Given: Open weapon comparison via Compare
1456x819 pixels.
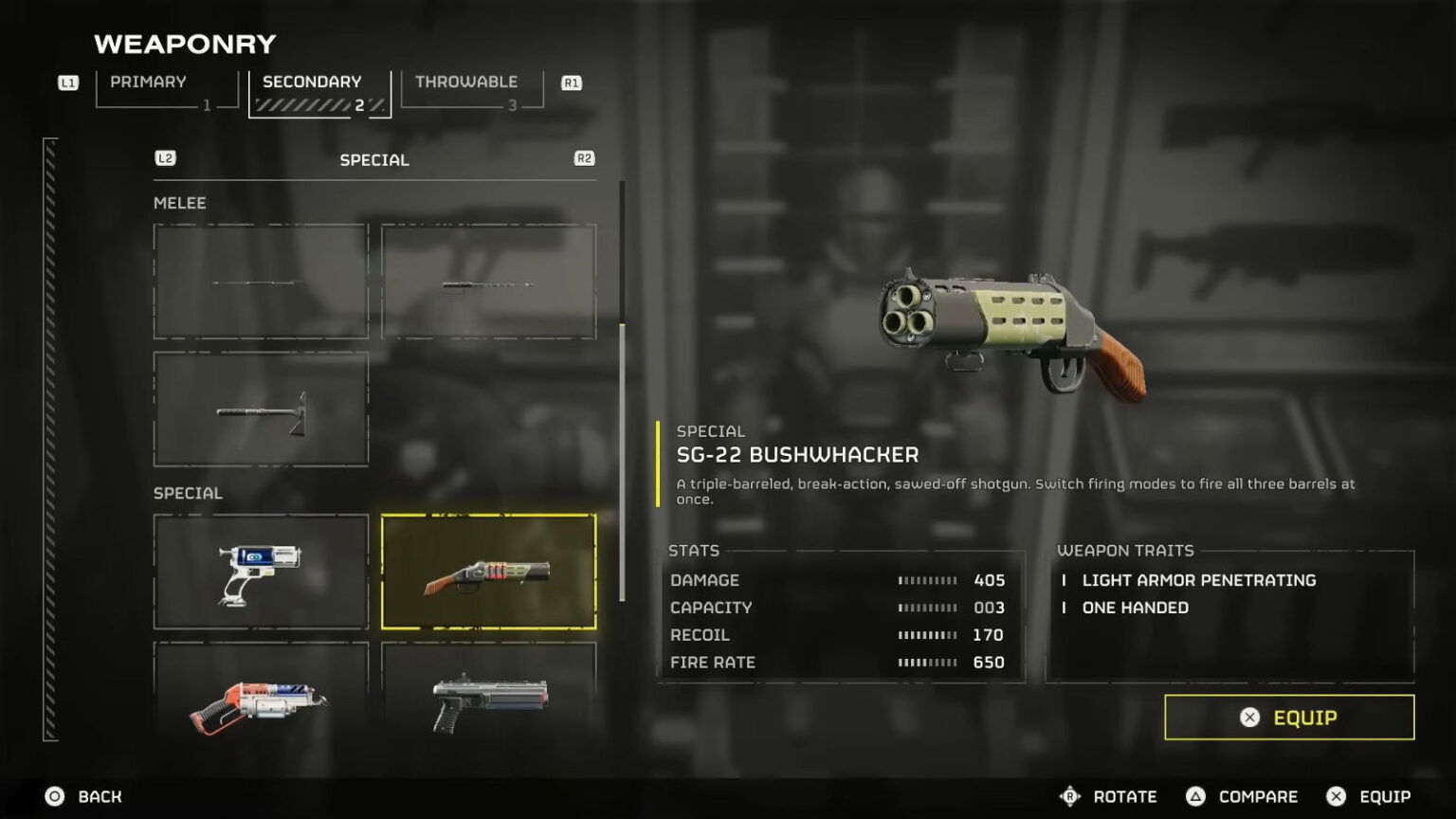Looking at the screenshot, I should click(1257, 797).
